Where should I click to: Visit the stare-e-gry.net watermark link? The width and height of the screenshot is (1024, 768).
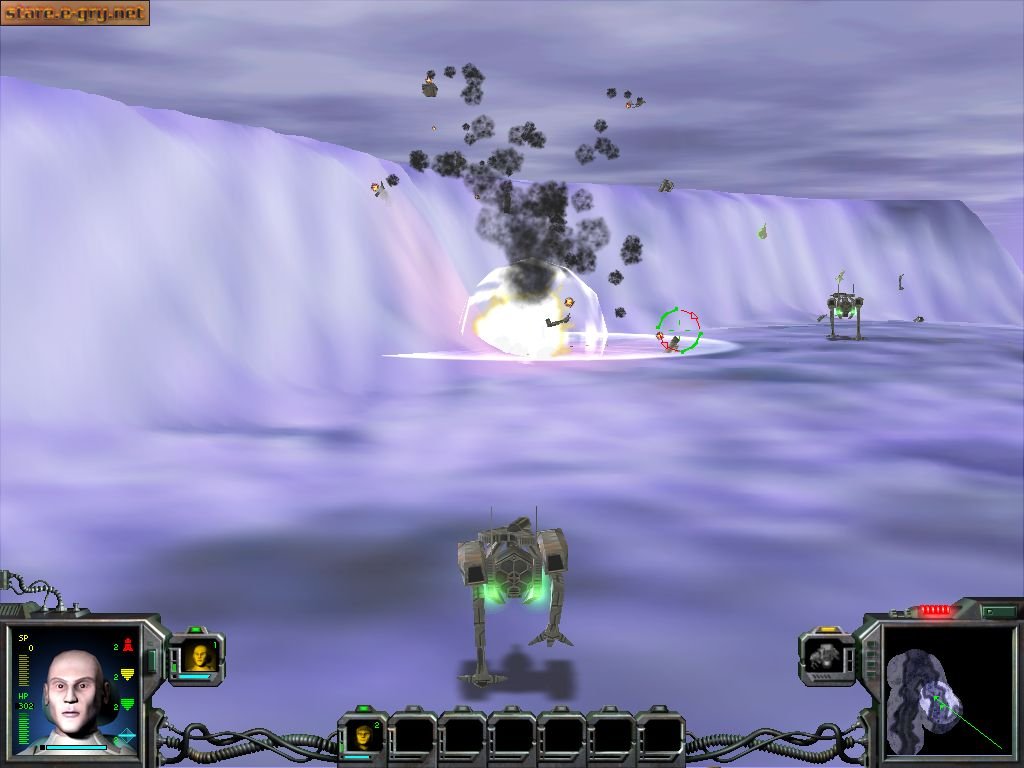(75, 13)
